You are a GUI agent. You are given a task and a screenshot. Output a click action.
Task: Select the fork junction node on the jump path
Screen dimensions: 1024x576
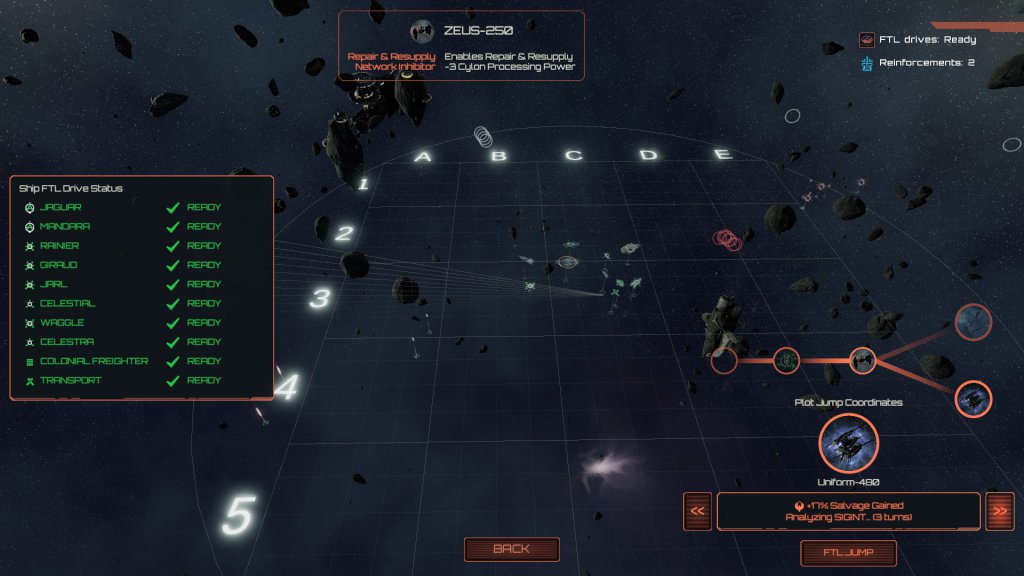pos(862,360)
